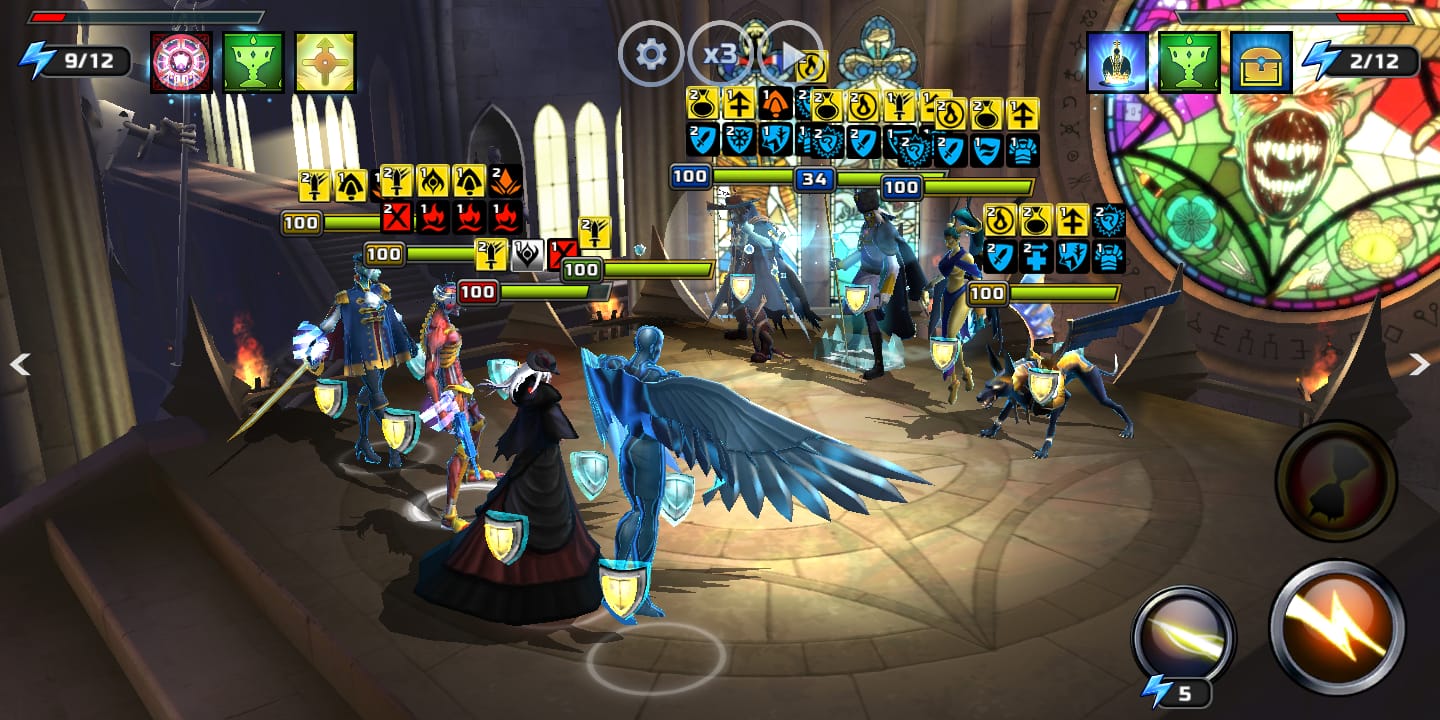Activate the power move costing 5 energy
Viewport: 1440px width, 720px height.
pyautogui.click(x=1183, y=636)
